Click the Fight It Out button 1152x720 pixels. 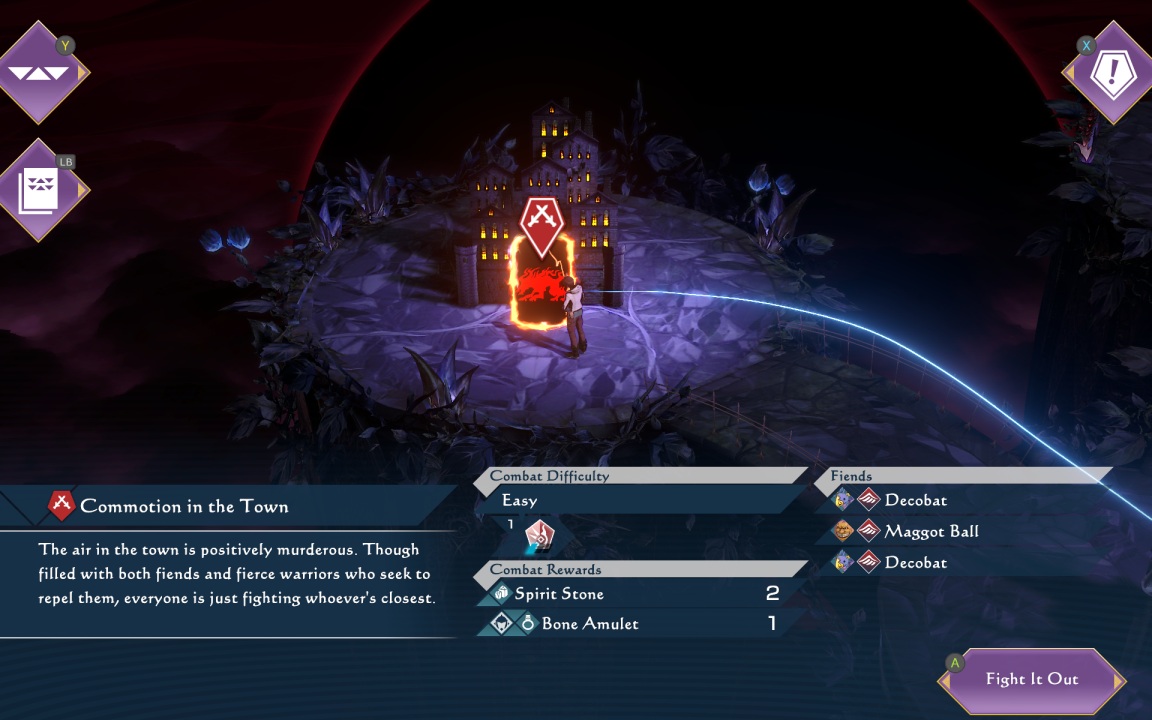click(x=1032, y=680)
